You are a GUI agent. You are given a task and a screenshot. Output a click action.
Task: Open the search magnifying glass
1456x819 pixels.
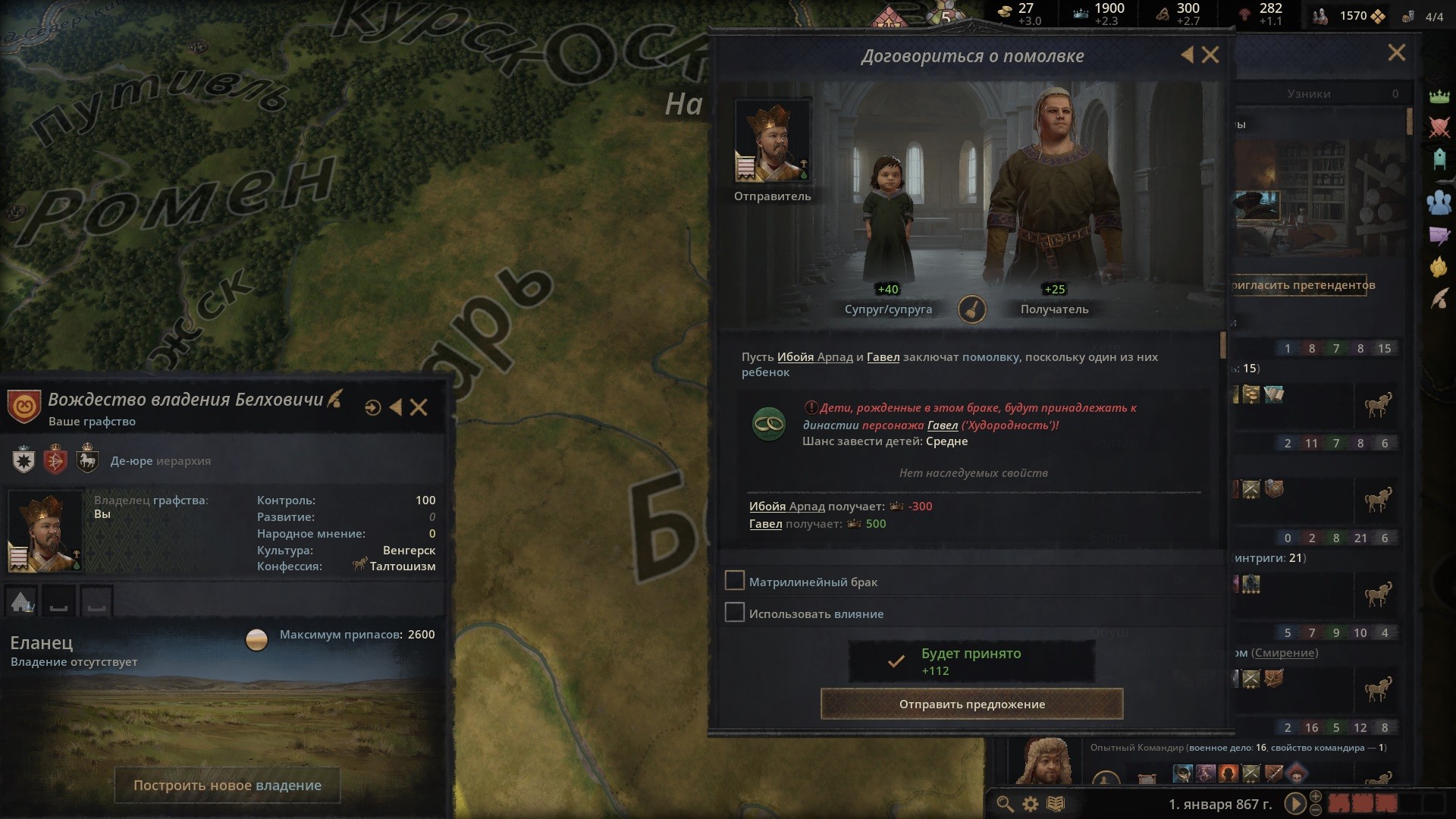tap(1005, 804)
